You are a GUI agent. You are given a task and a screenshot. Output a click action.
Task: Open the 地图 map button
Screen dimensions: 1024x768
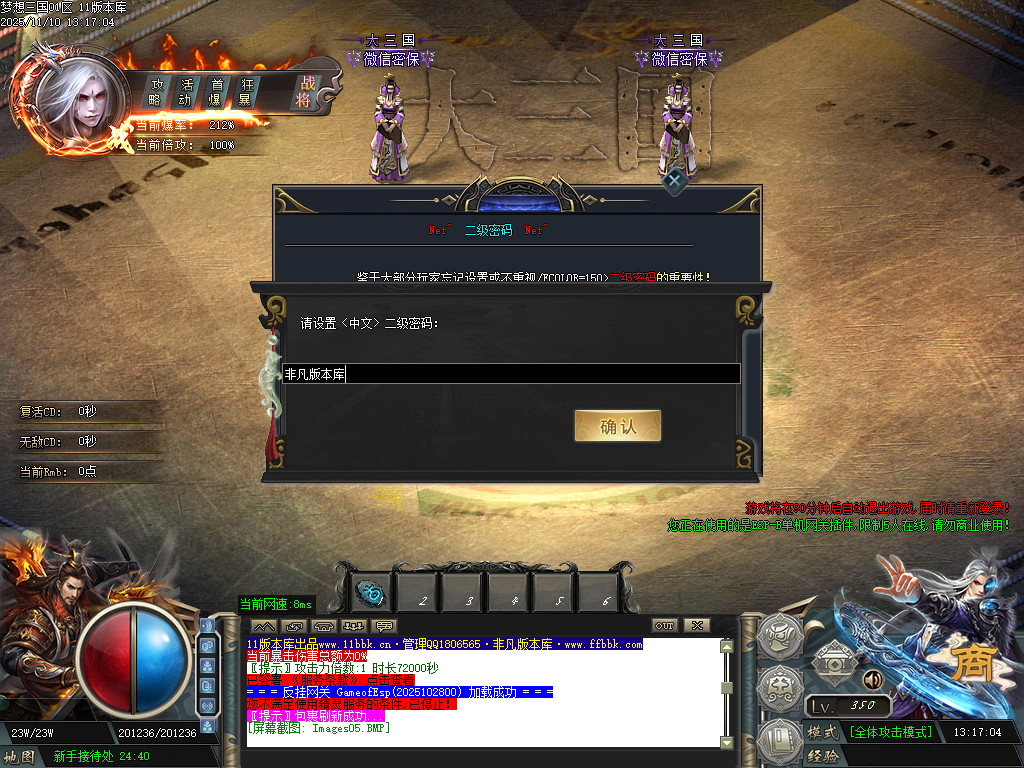[x=20, y=756]
